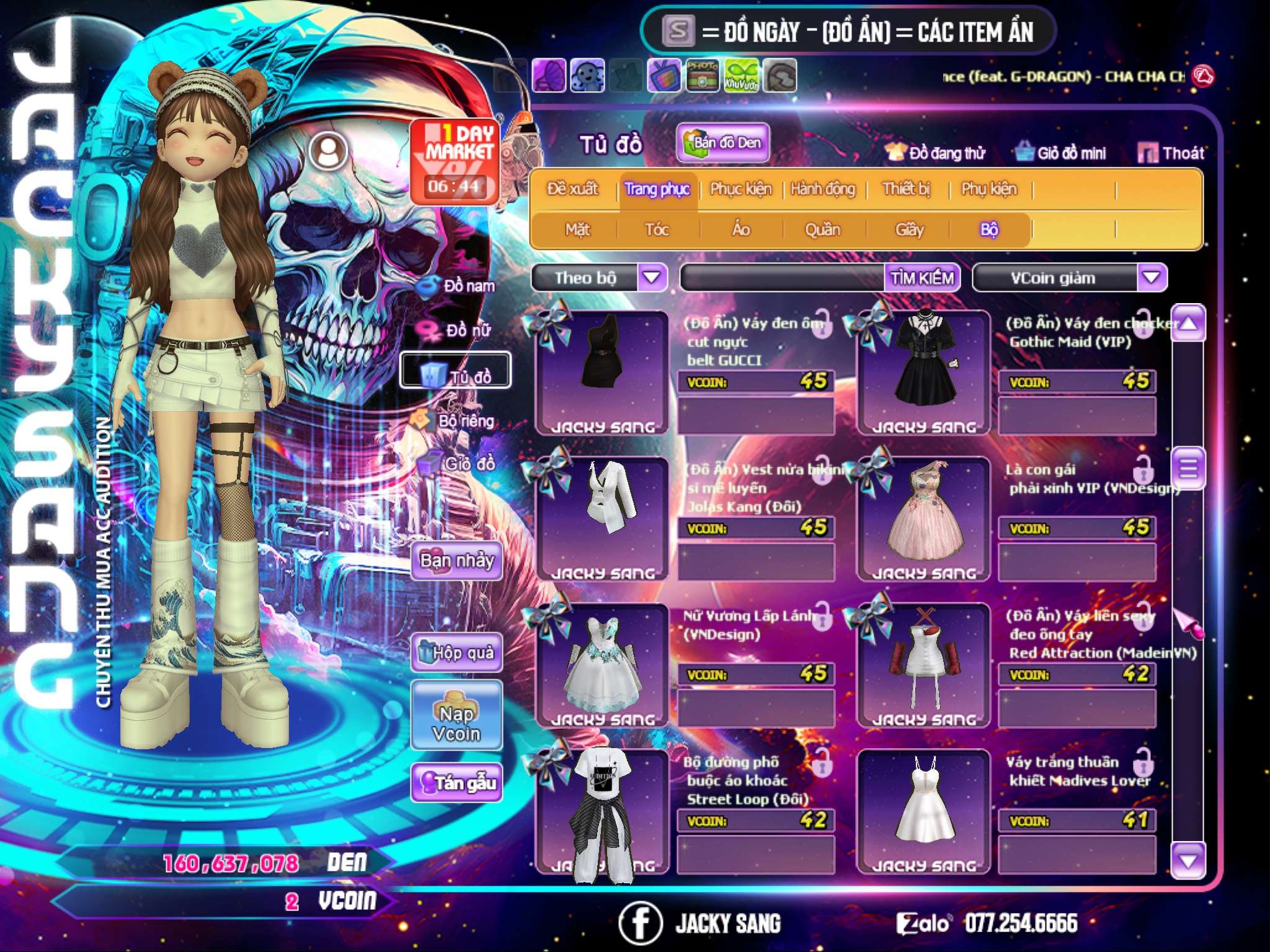Open the Hành động tab
1270x952 pixels.
click(x=823, y=189)
